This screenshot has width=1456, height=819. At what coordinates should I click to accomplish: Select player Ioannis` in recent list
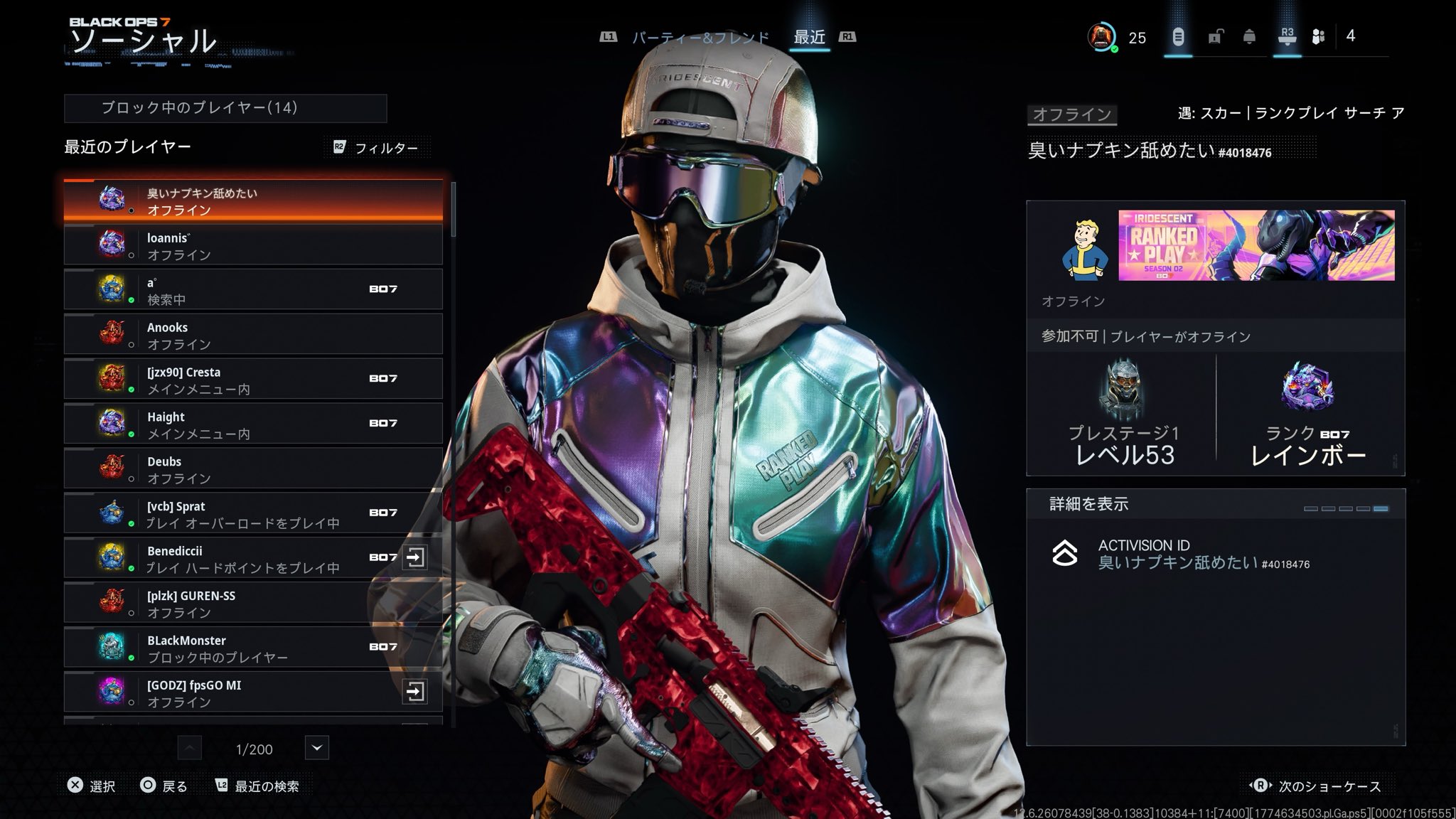[x=253, y=245]
